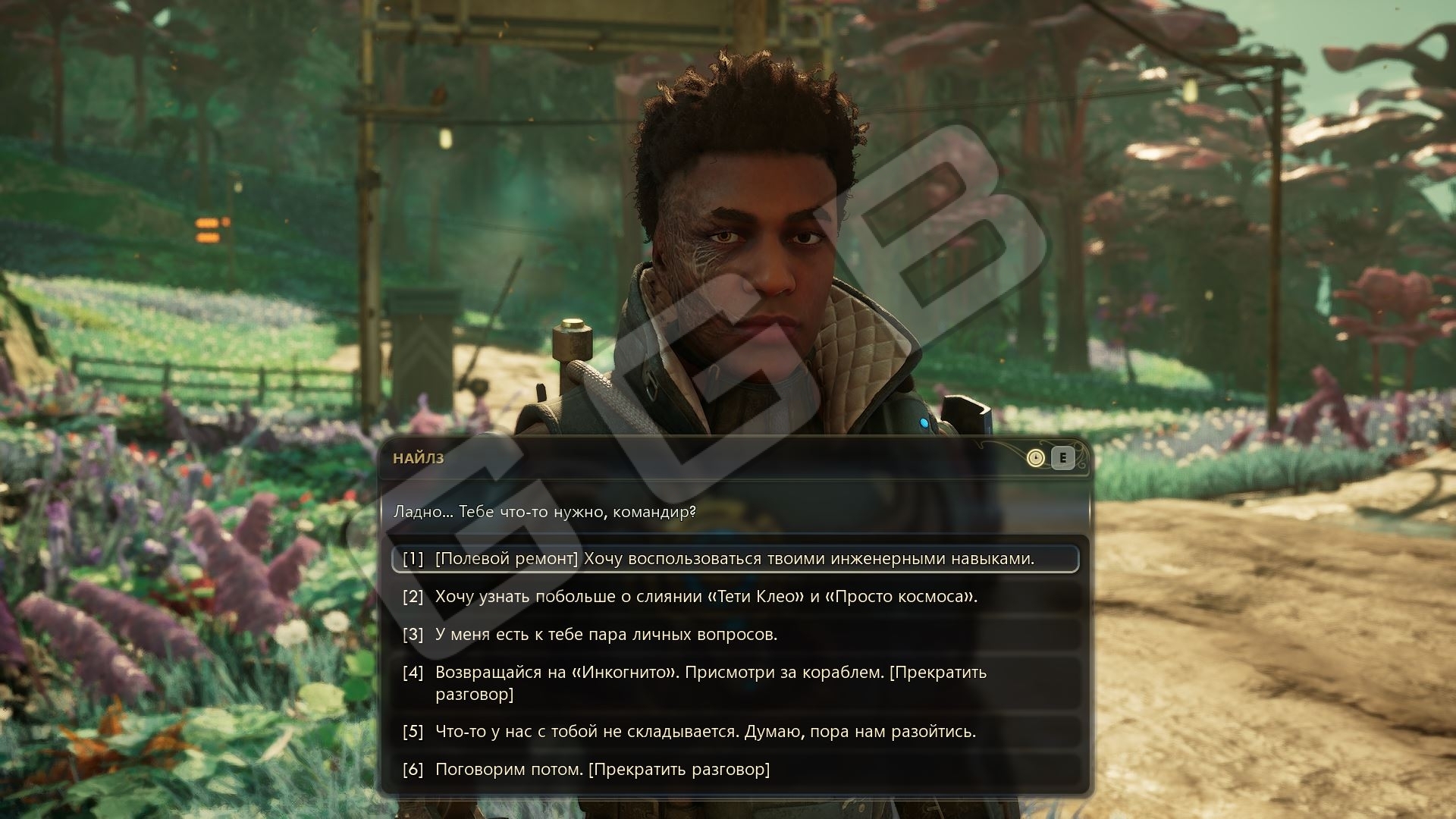
Task: Choose the [Полевой ремонт] engineering skills reply
Action: pyautogui.click(x=734, y=559)
